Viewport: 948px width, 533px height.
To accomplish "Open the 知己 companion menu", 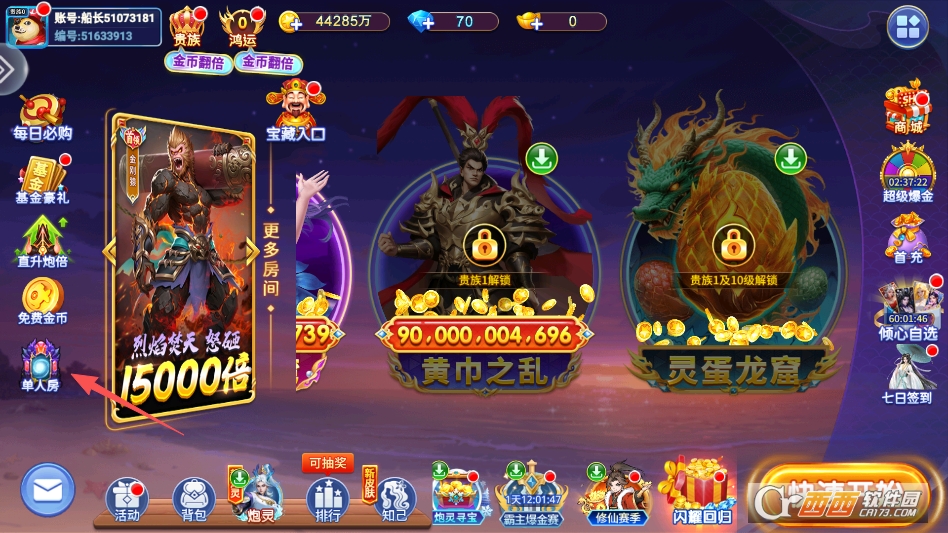I will pyautogui.click(x=394, y=498).
